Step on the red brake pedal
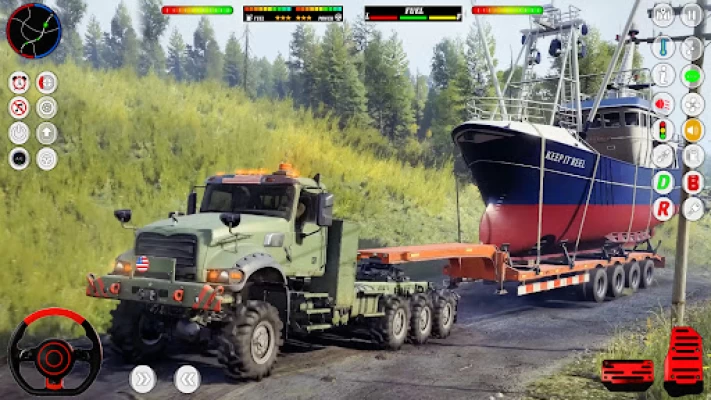 (x=627, y=372)
